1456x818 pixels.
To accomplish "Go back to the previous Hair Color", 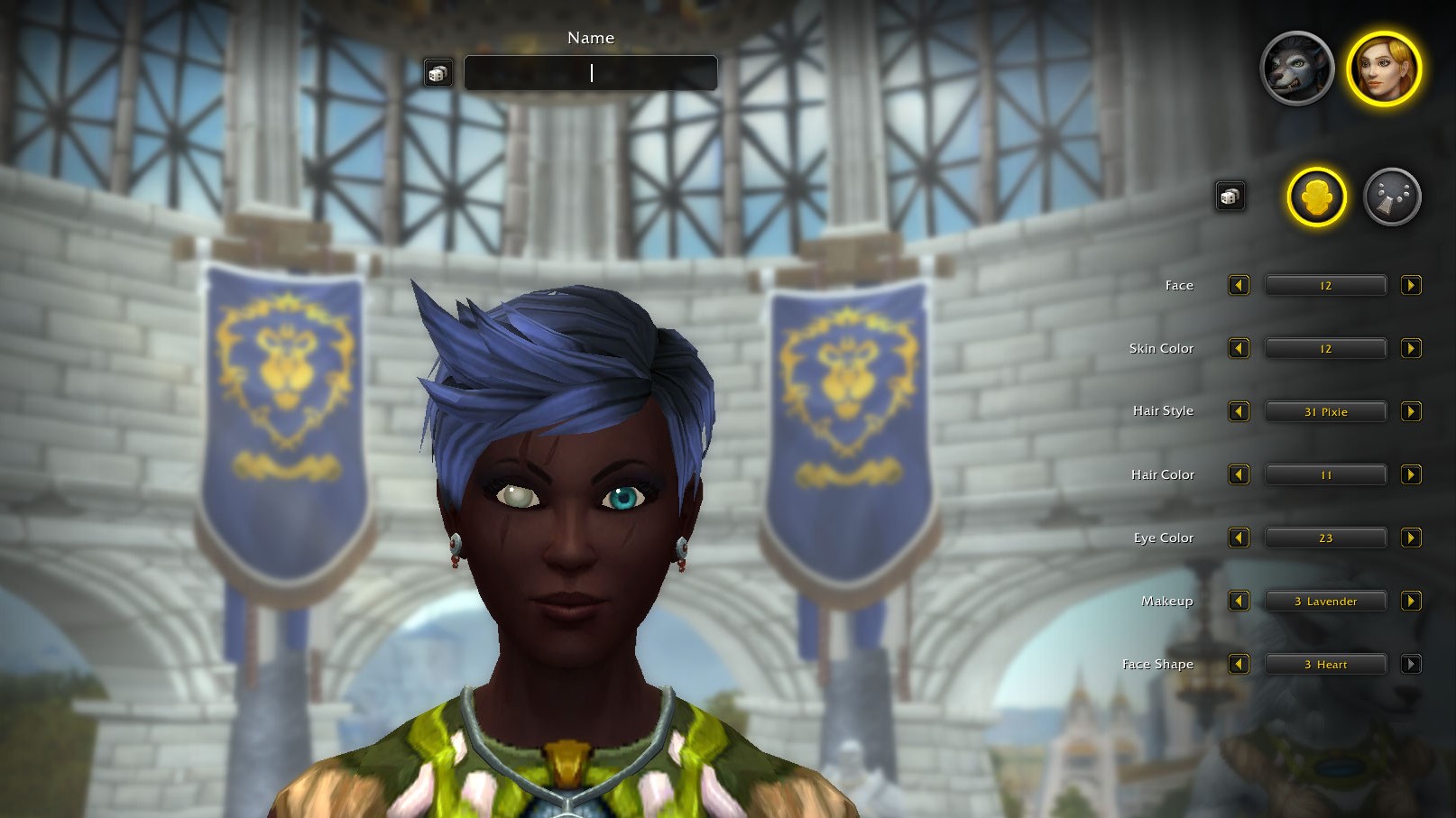I will point(1239,474).
